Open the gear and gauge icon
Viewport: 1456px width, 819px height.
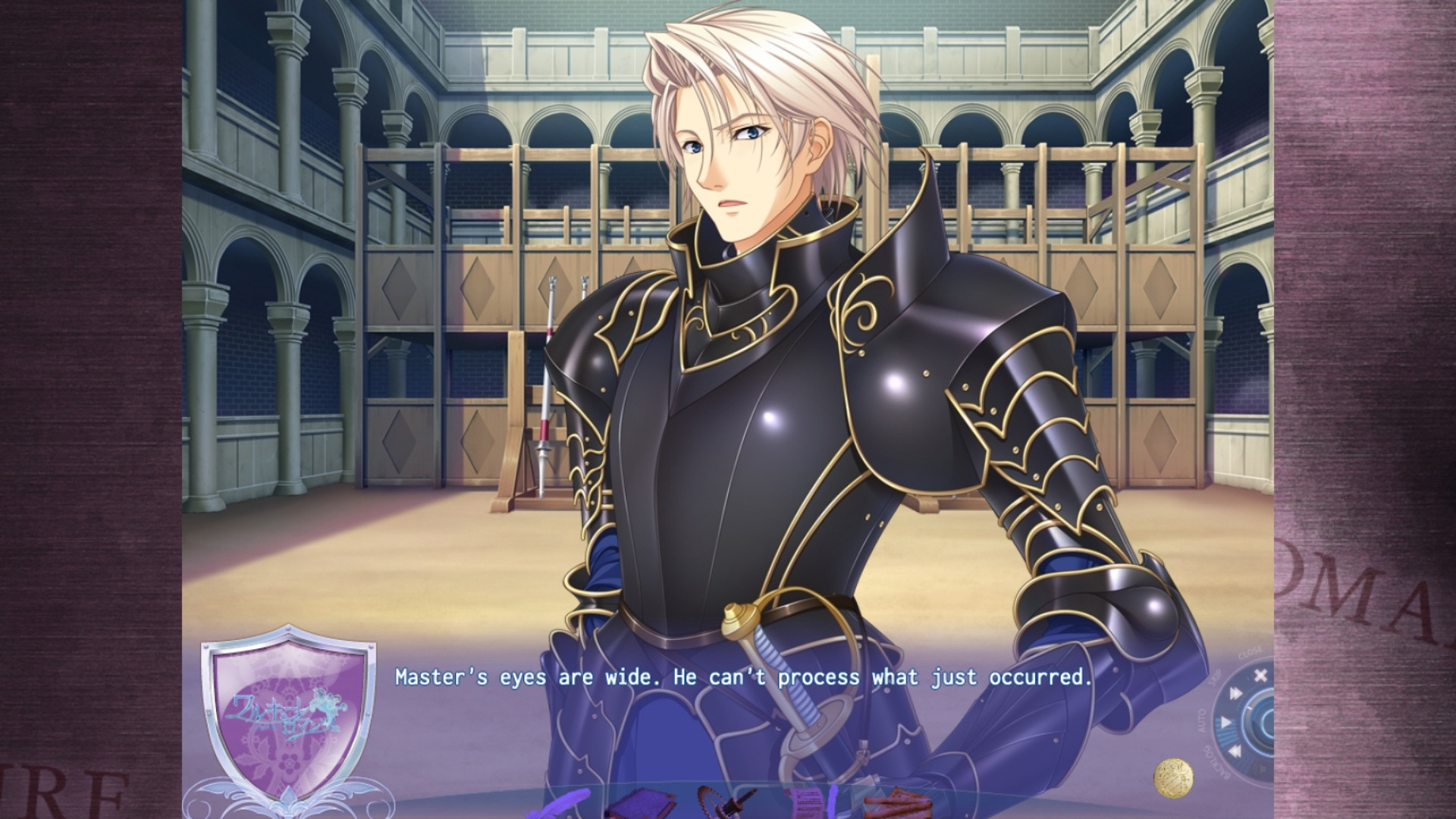(724, 802)
